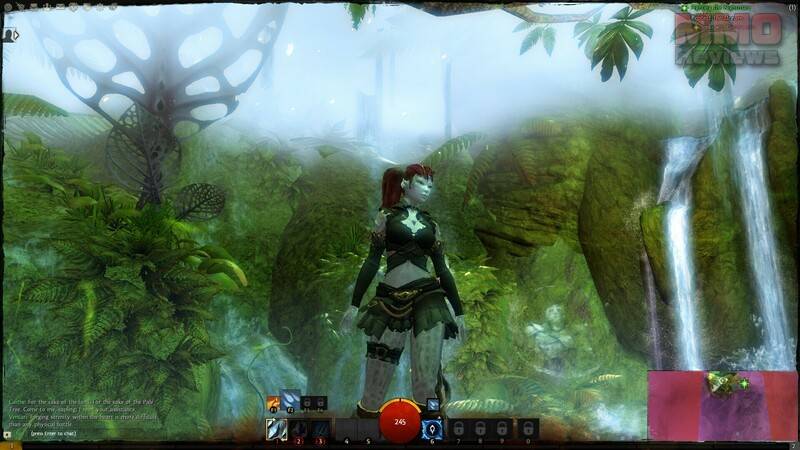Trigger the third weapon skill

tap(320, 428)
